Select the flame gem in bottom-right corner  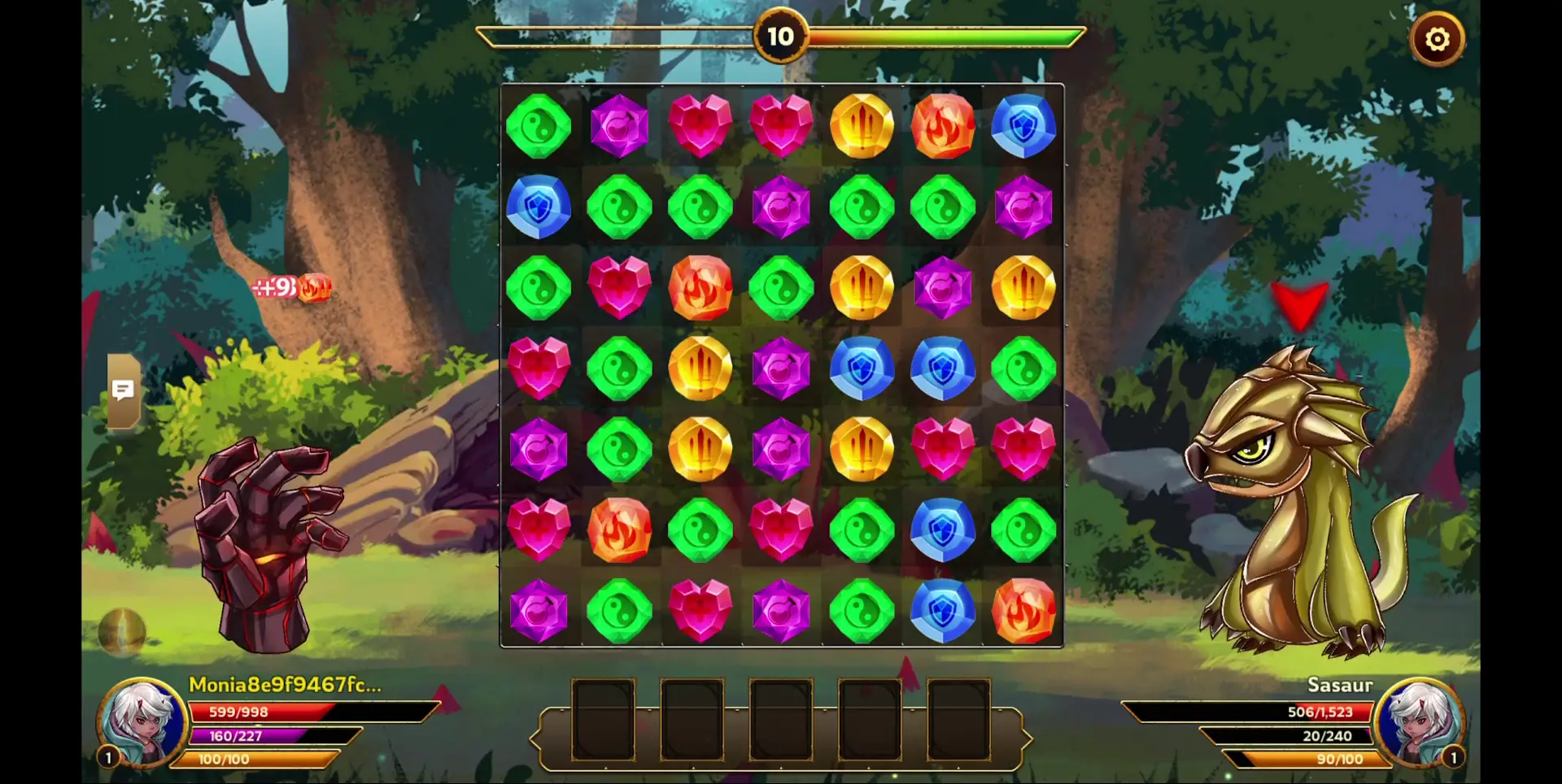click(x=1023, y=612)
